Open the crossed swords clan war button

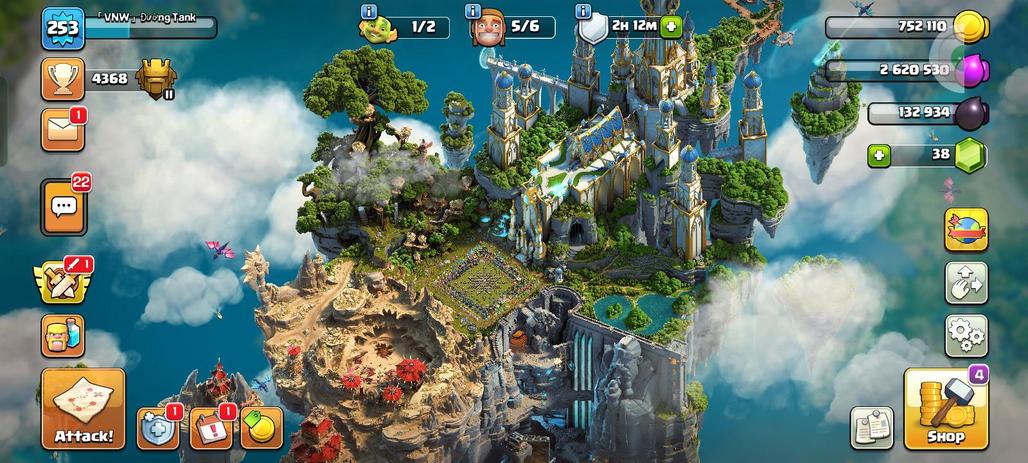tap(62, 282)
